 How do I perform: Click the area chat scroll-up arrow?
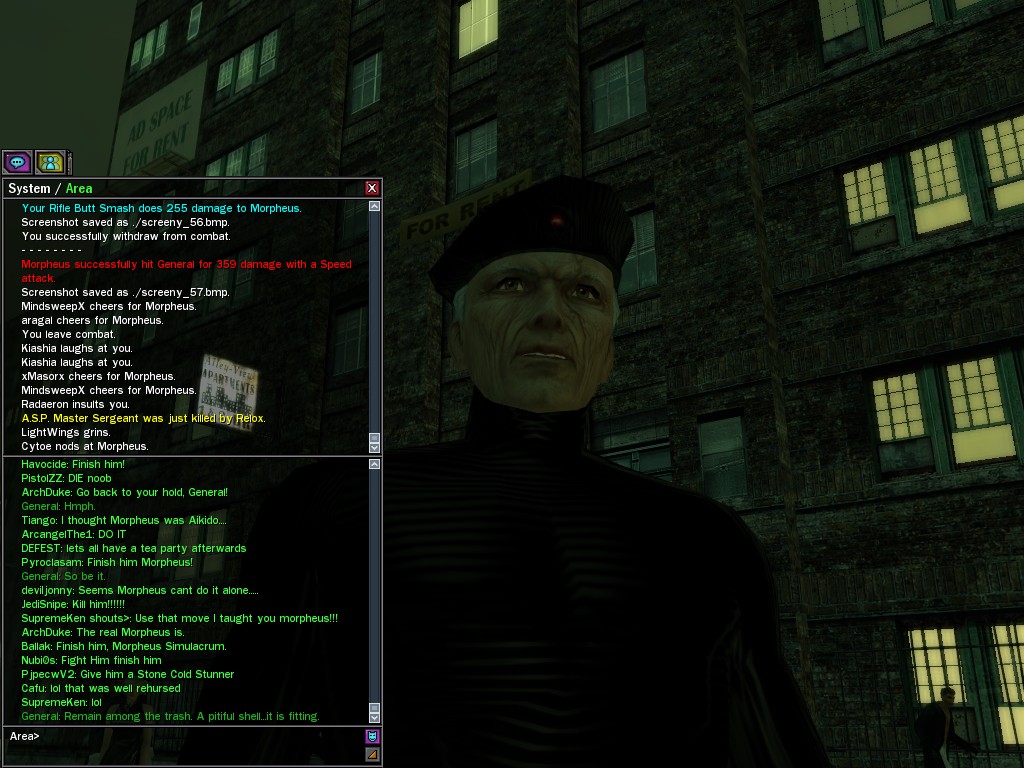point(374,464)
